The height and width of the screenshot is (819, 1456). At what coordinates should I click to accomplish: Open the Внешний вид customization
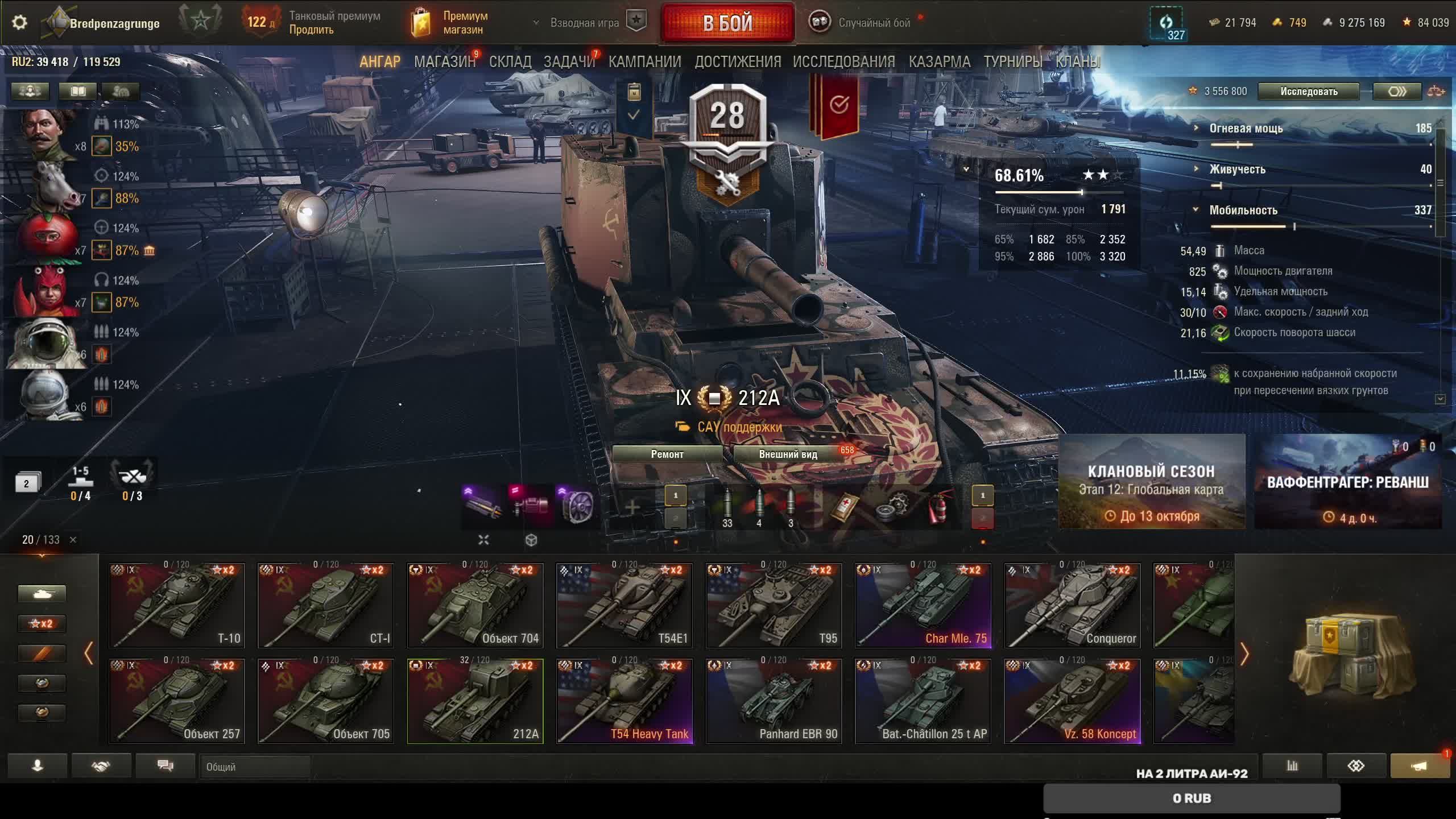pyautogui.click(x=788, y=454)
